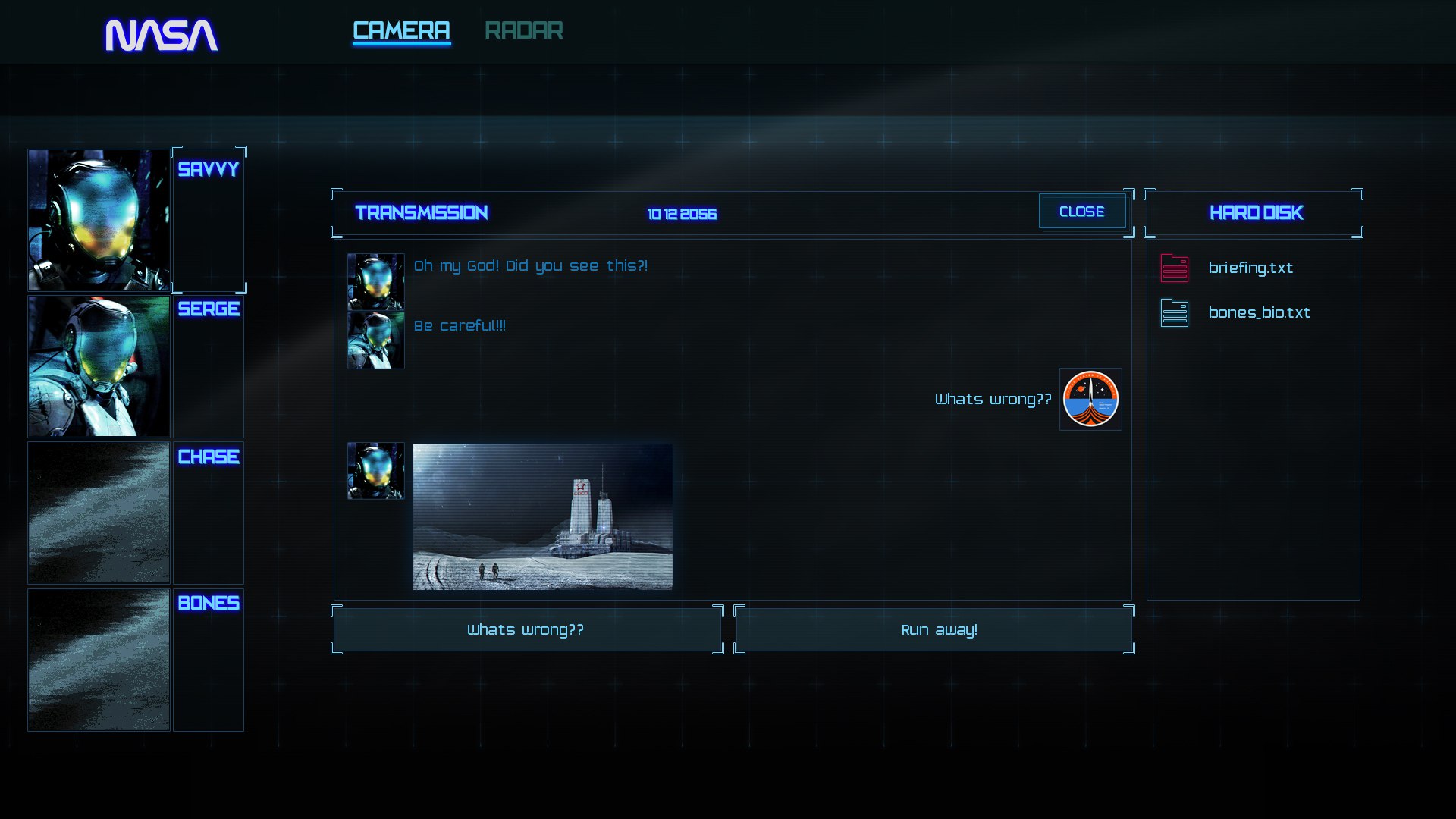Open the RADAR tab
1456x819 pixels.
click(523, 31)
